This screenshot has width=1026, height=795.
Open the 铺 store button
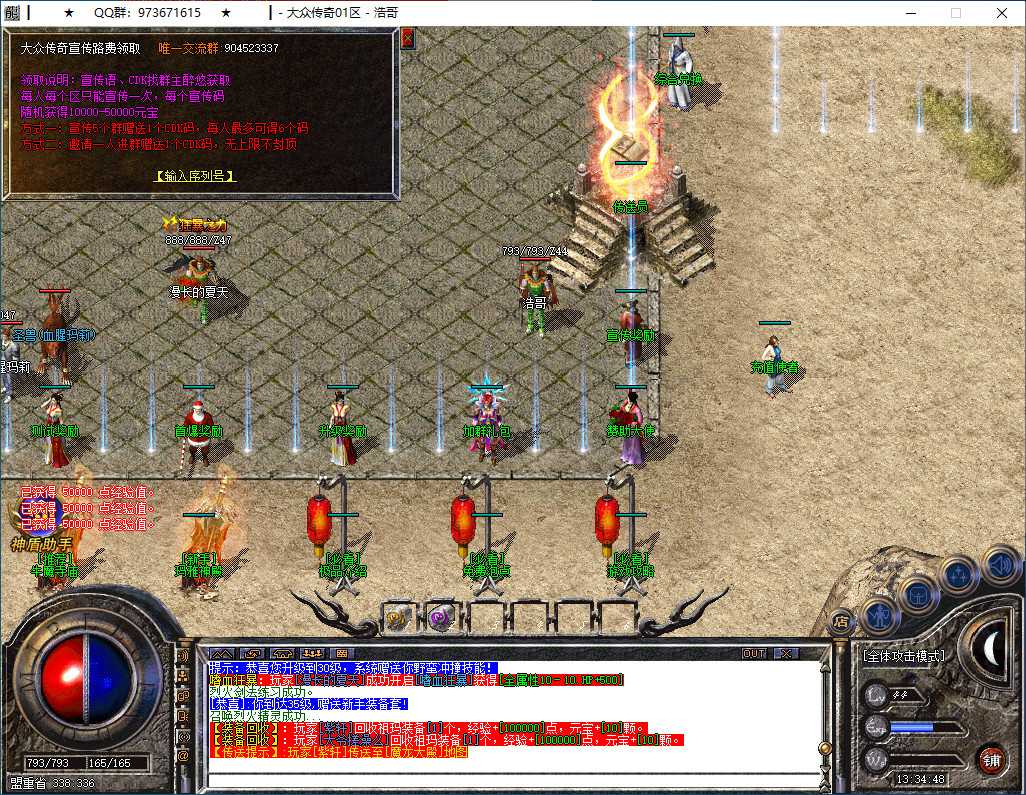tap(991, 759)
